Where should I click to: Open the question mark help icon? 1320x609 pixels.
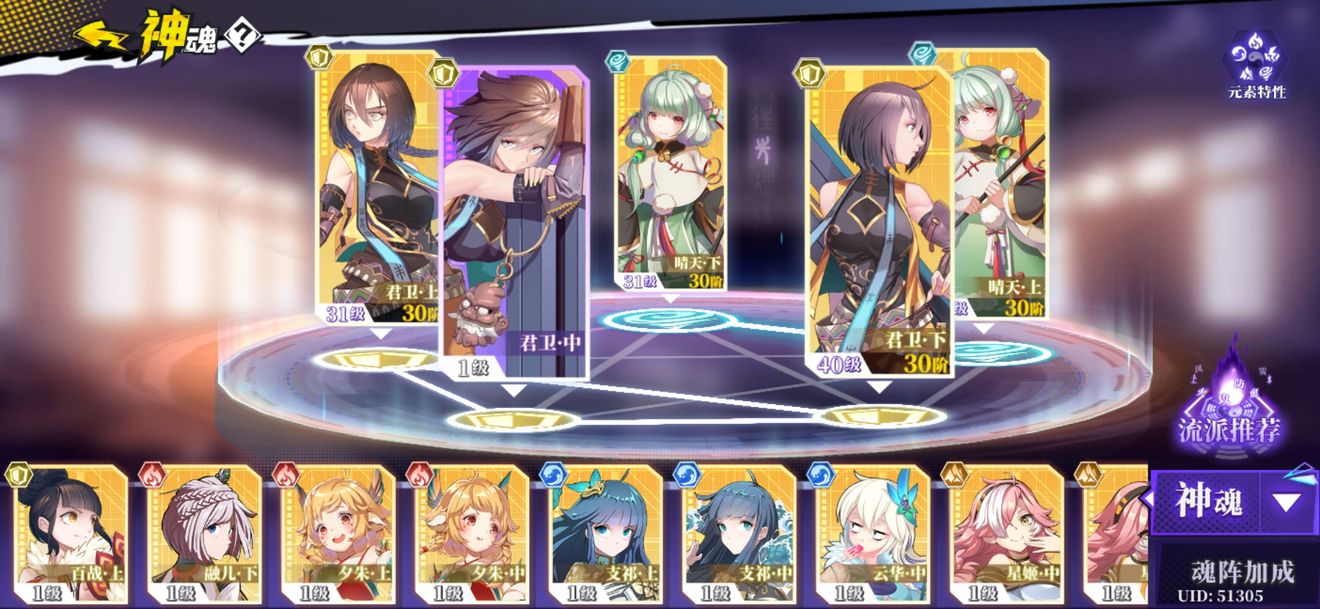243,37
